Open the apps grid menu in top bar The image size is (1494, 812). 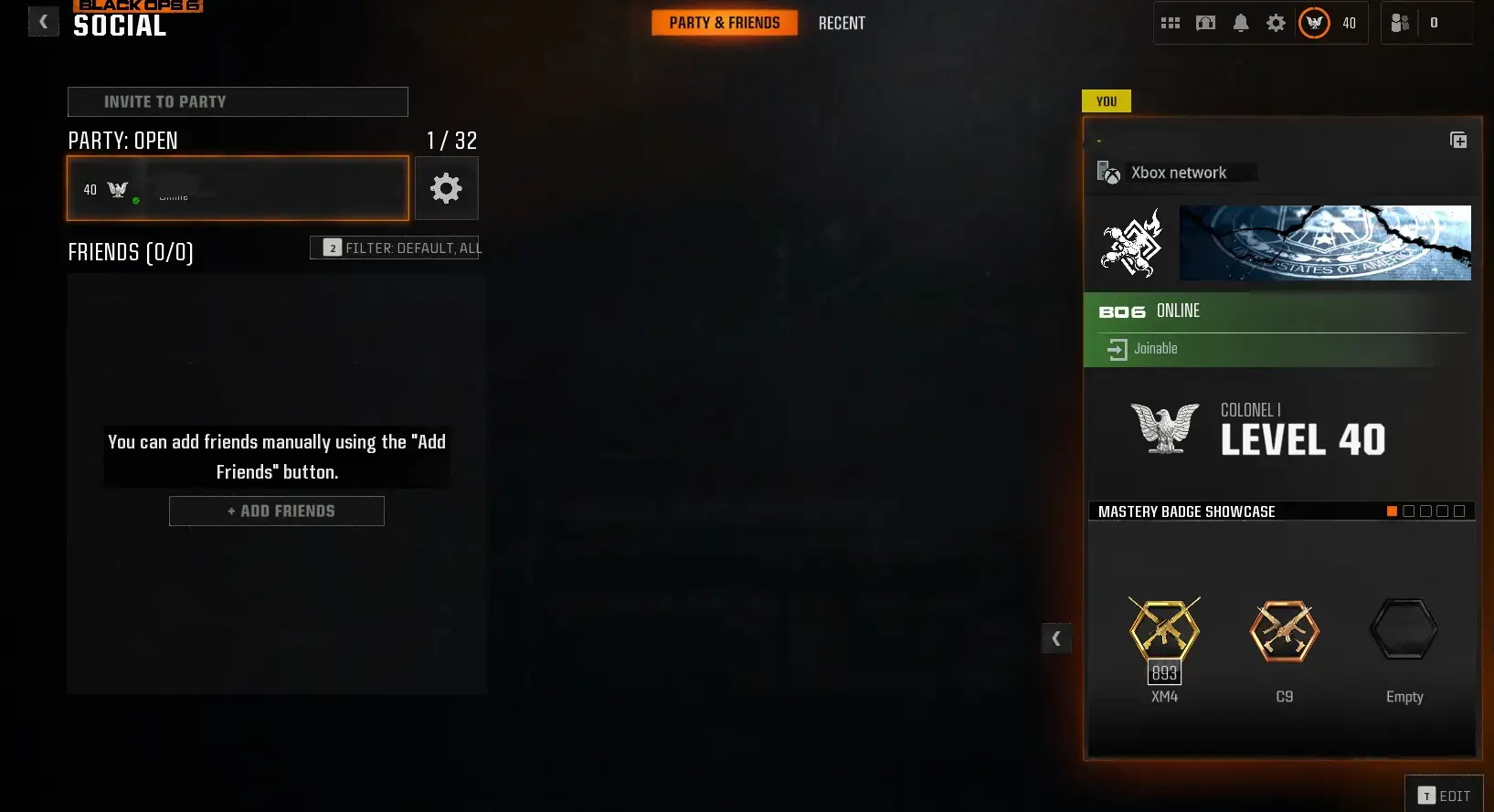click(x=1171, y=23)
